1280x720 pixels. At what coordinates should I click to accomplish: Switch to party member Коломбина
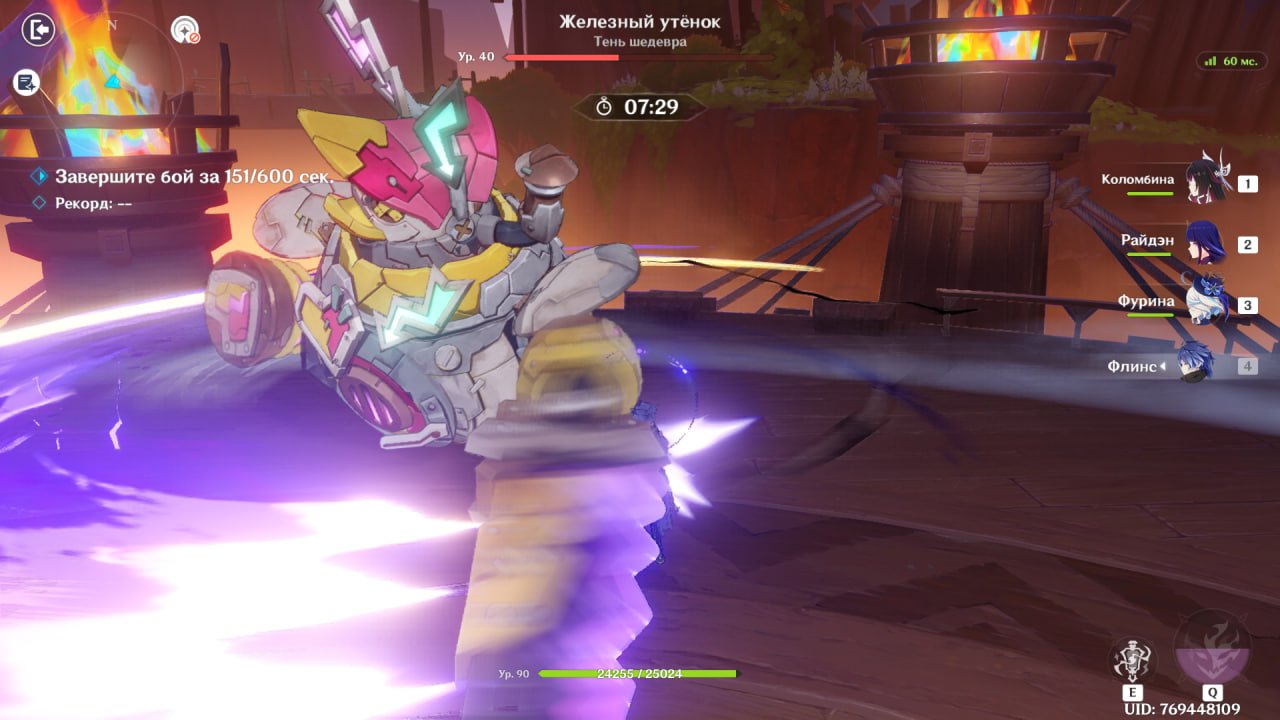1206,182
